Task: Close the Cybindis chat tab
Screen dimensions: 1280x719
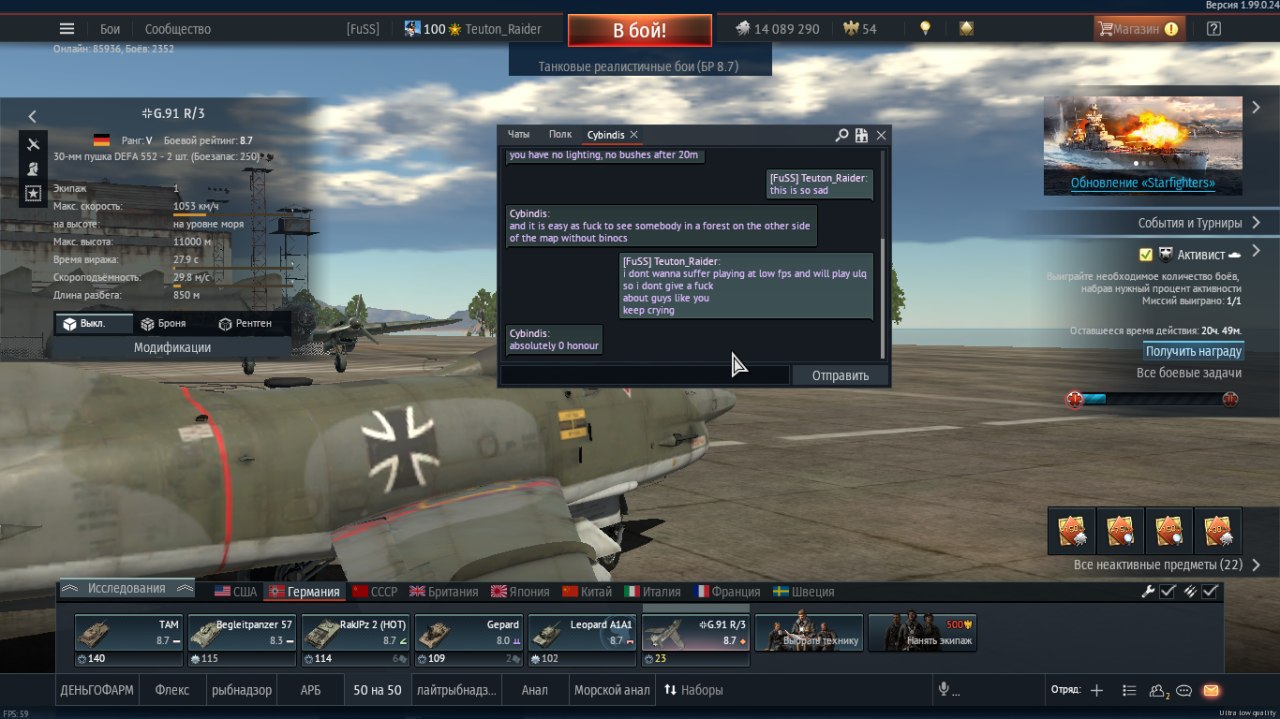Action: coord(634,135)
